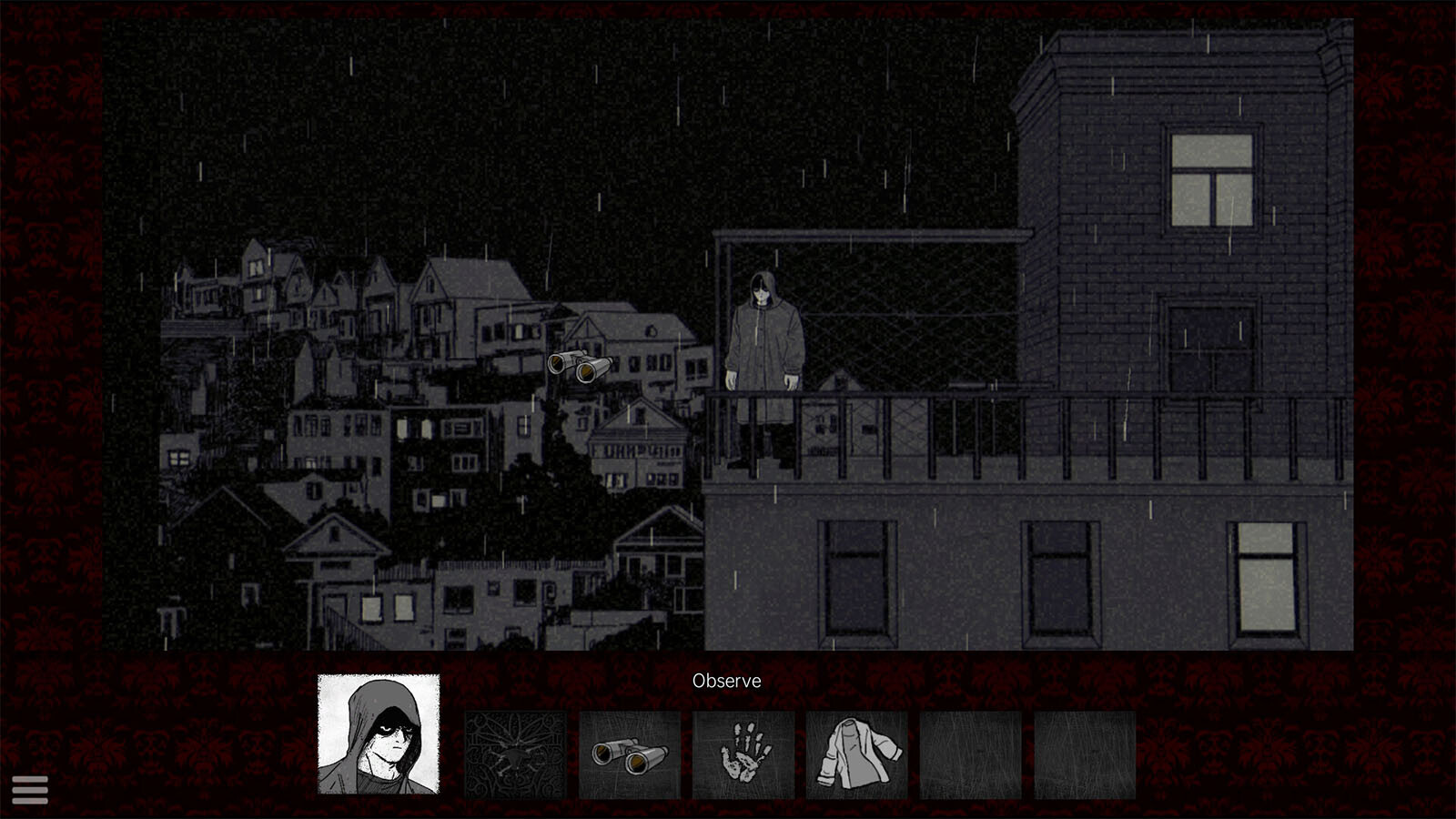Open the hamburger menu in bottom-left corner
The image size is (1456, 819).
pos(30,788)
